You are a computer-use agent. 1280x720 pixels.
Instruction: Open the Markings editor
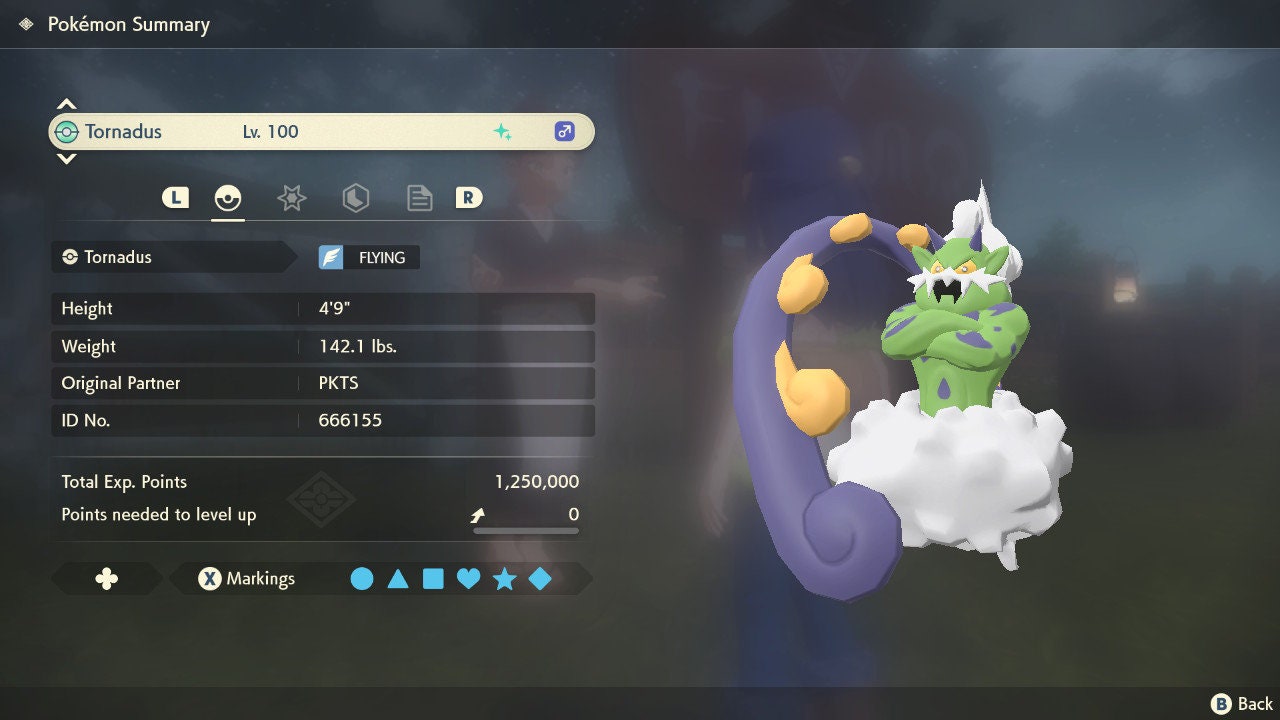pyautogui.click(x=247, y=579)
